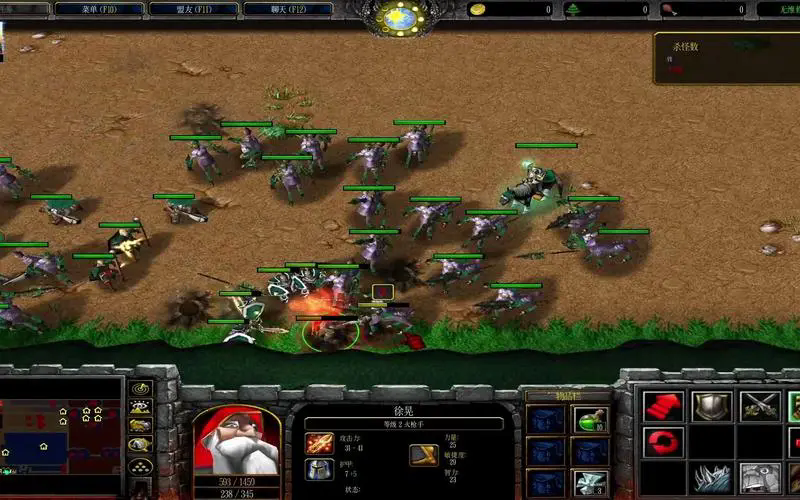The height and width of the screenshot is (500, 800).
Task: Activate the red Move command
Action: click(x=662, y=406)
